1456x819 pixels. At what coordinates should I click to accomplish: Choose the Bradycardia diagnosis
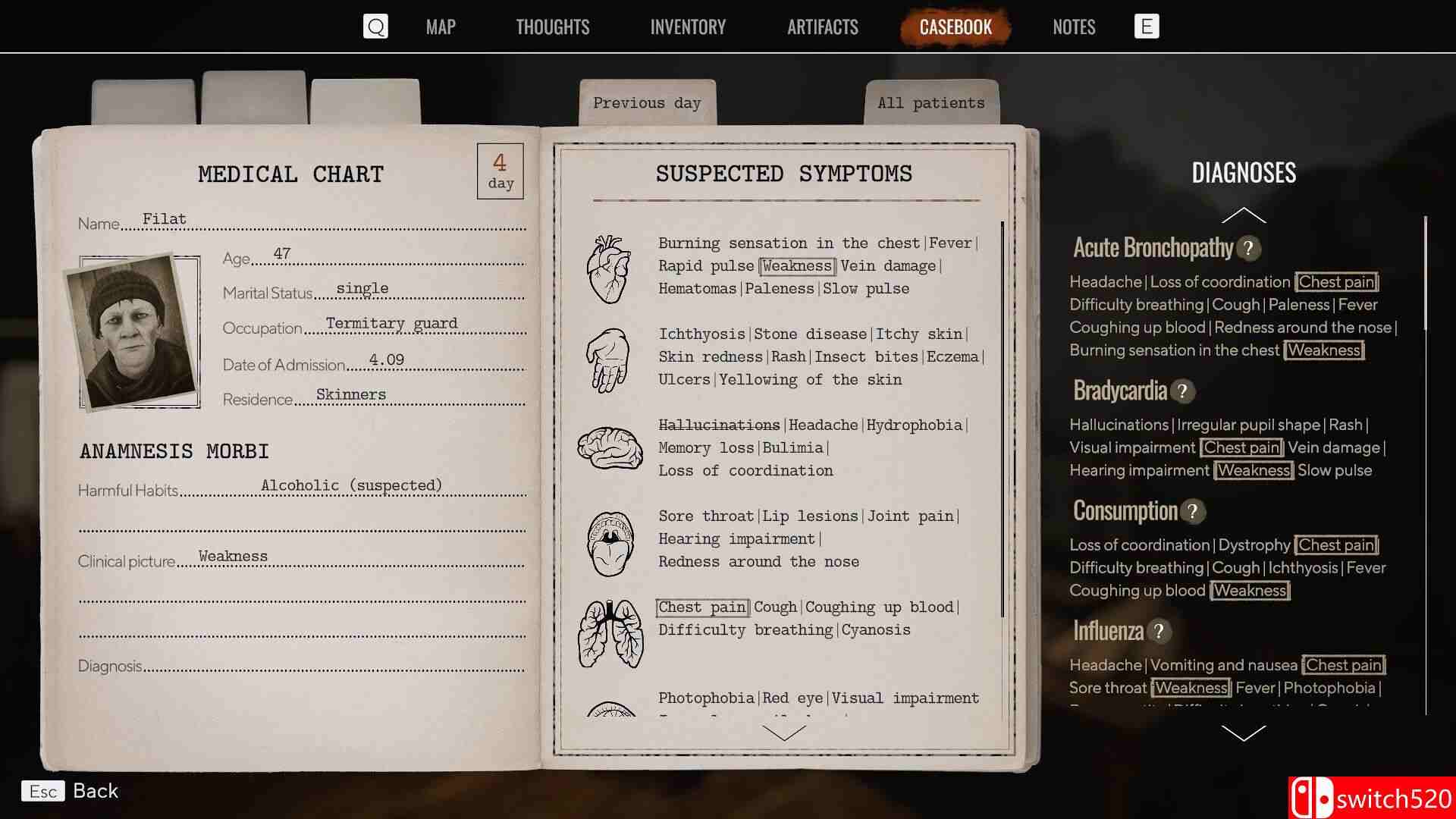click(1120, 391)
